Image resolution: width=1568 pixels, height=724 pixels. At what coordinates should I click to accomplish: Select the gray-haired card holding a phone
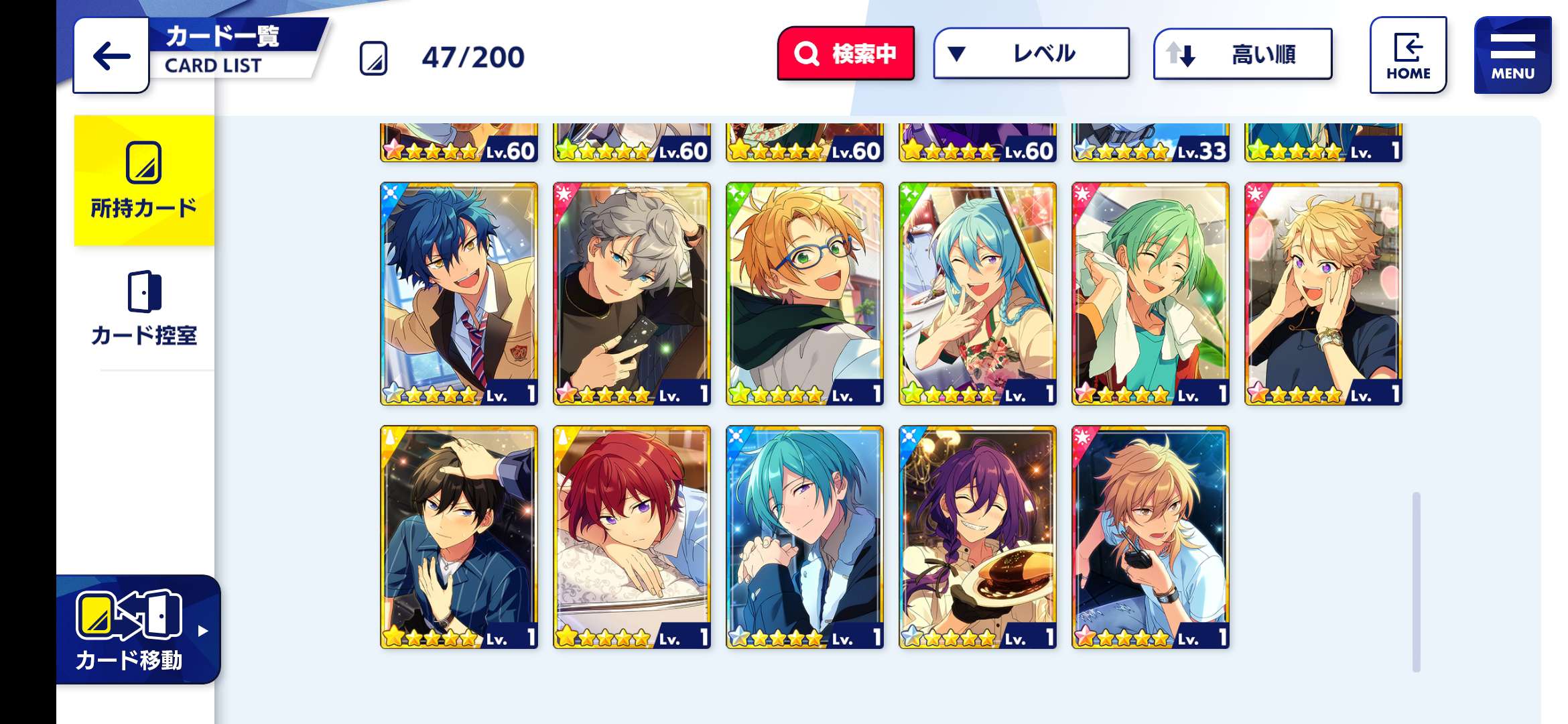click(x=632, y=294)
